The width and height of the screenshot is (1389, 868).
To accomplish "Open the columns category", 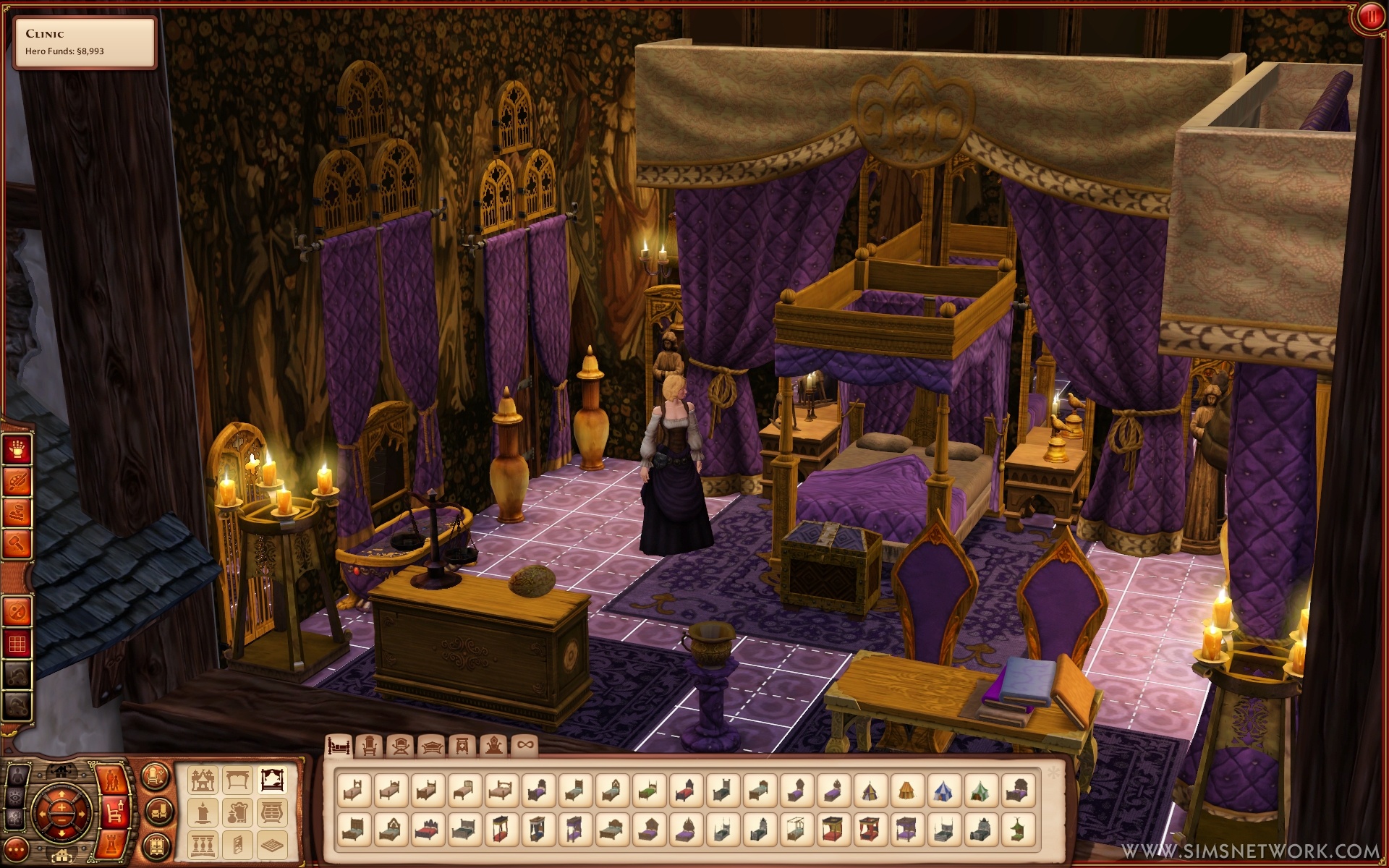I will (x=203, y=844).
